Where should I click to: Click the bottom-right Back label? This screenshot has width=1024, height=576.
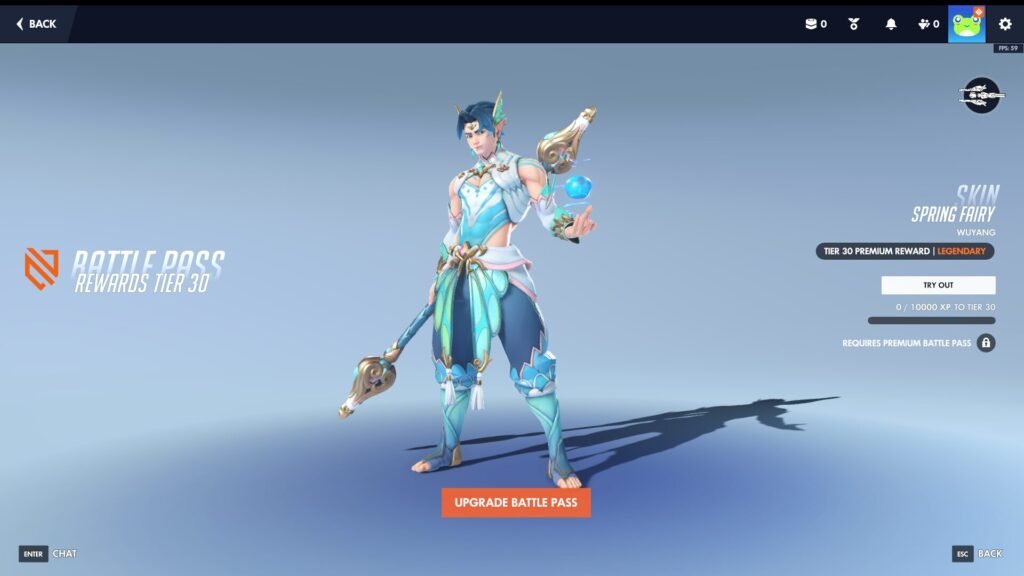click(989, 553)
